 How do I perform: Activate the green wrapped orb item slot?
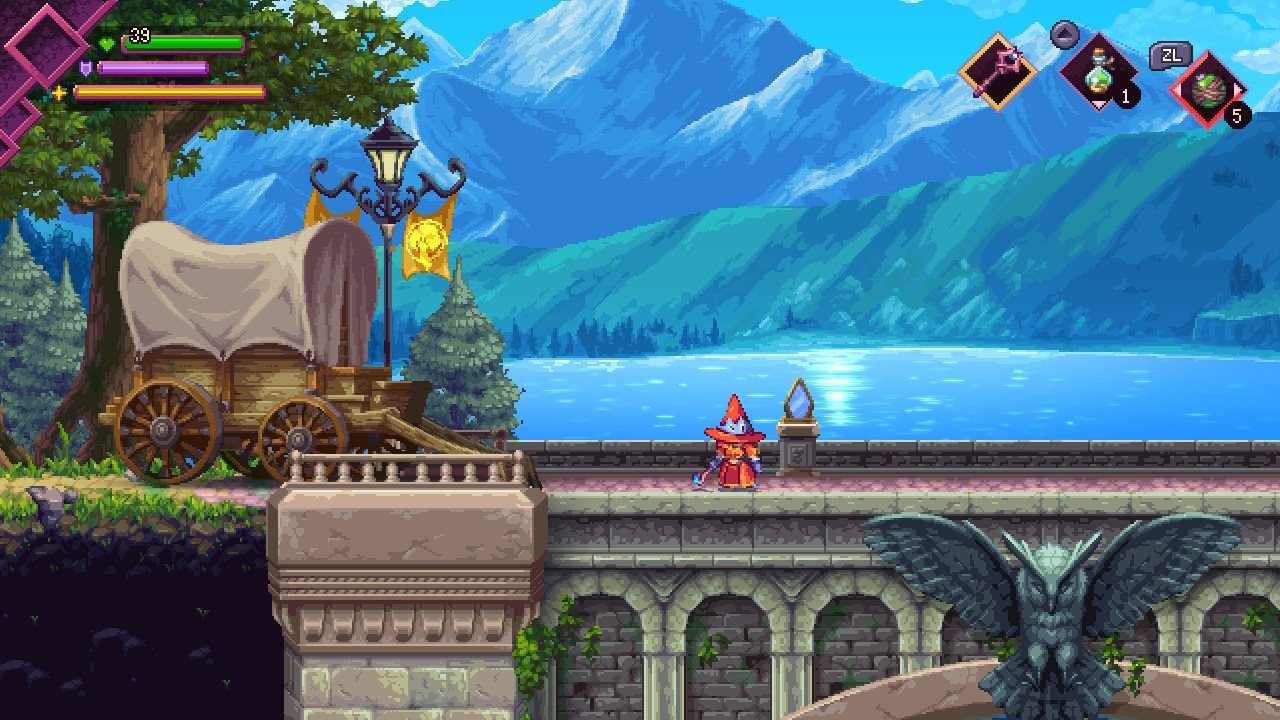point(1207,89)
